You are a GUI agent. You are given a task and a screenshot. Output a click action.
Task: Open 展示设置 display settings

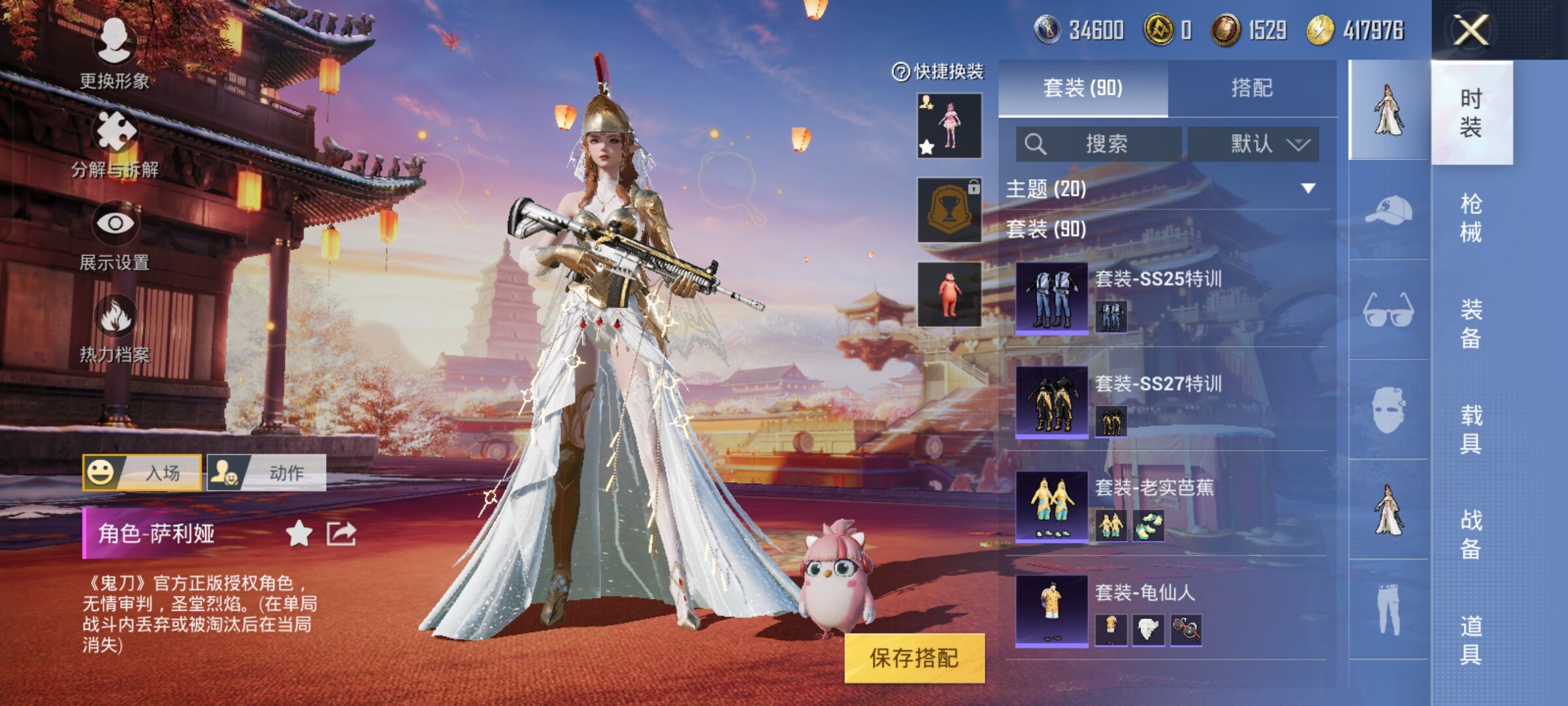(115, 235)
